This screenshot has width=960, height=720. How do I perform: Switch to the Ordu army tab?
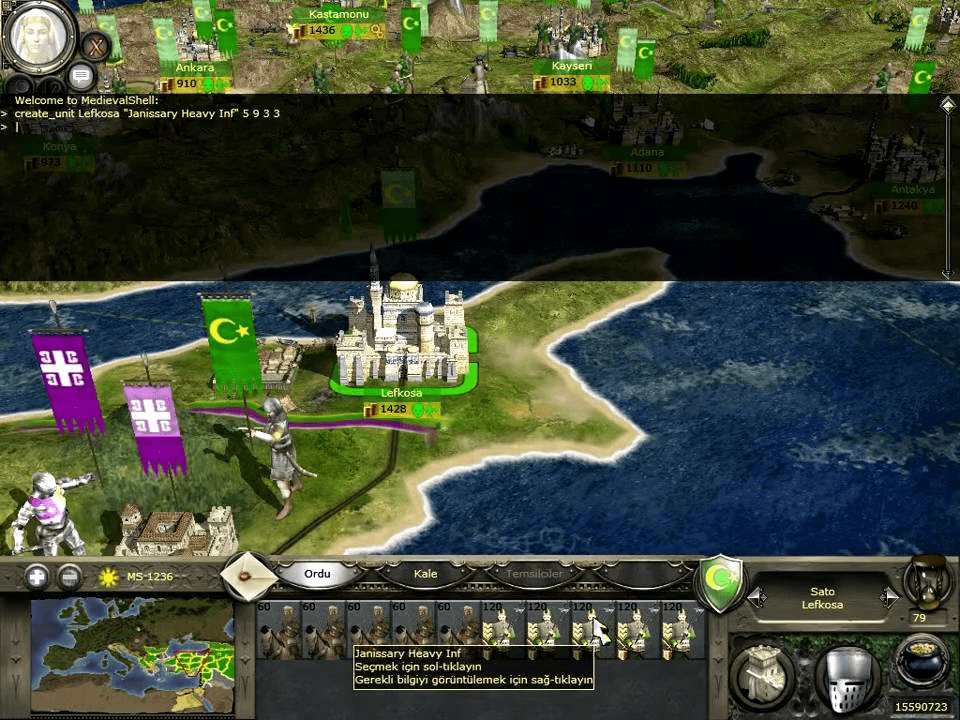[x=317, y=574]
